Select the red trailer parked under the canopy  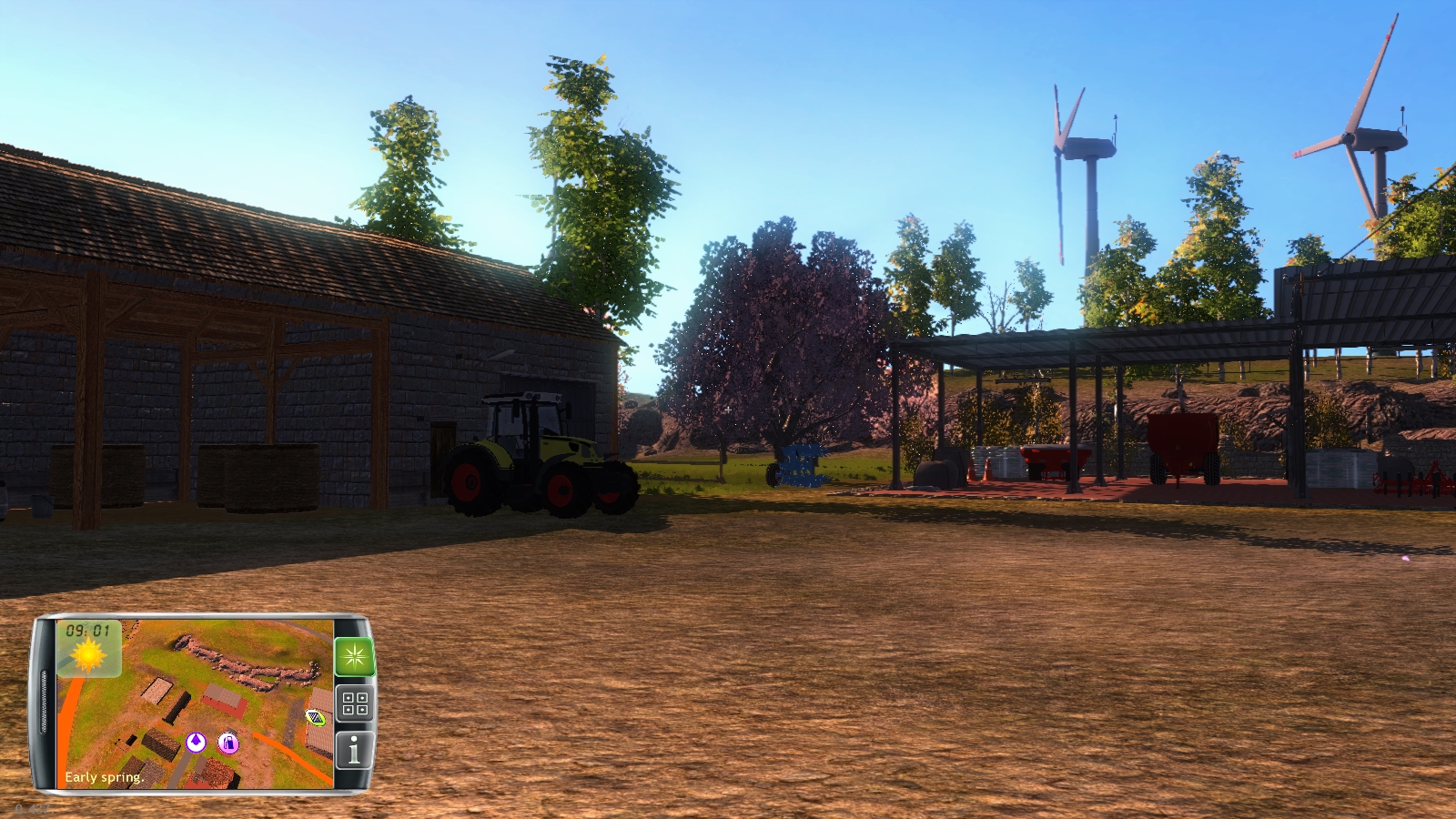(1183, 446)
